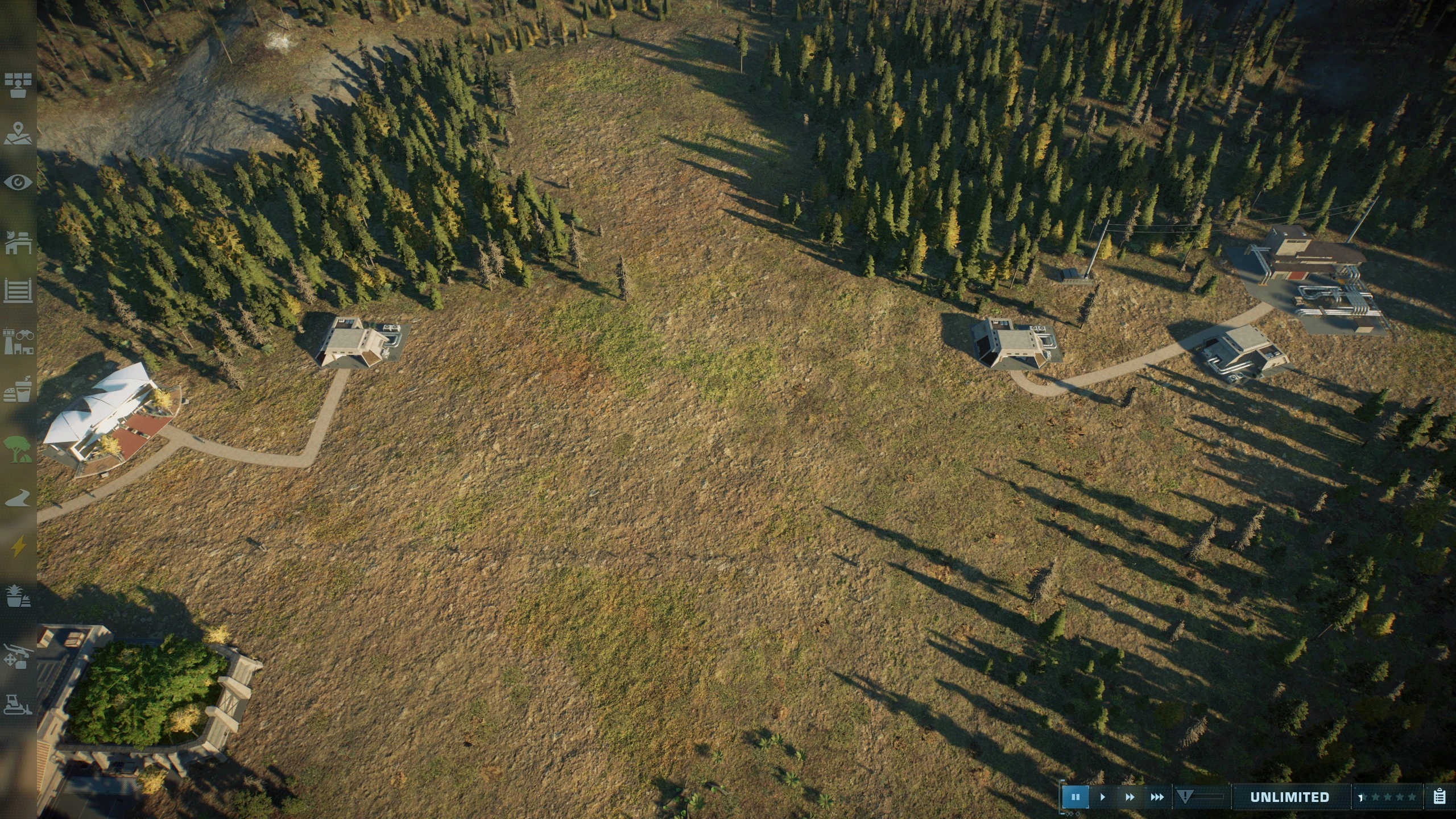1456x819 pixels.
Task: Open the lightning bolt power category
Action: tap(18, 547)
